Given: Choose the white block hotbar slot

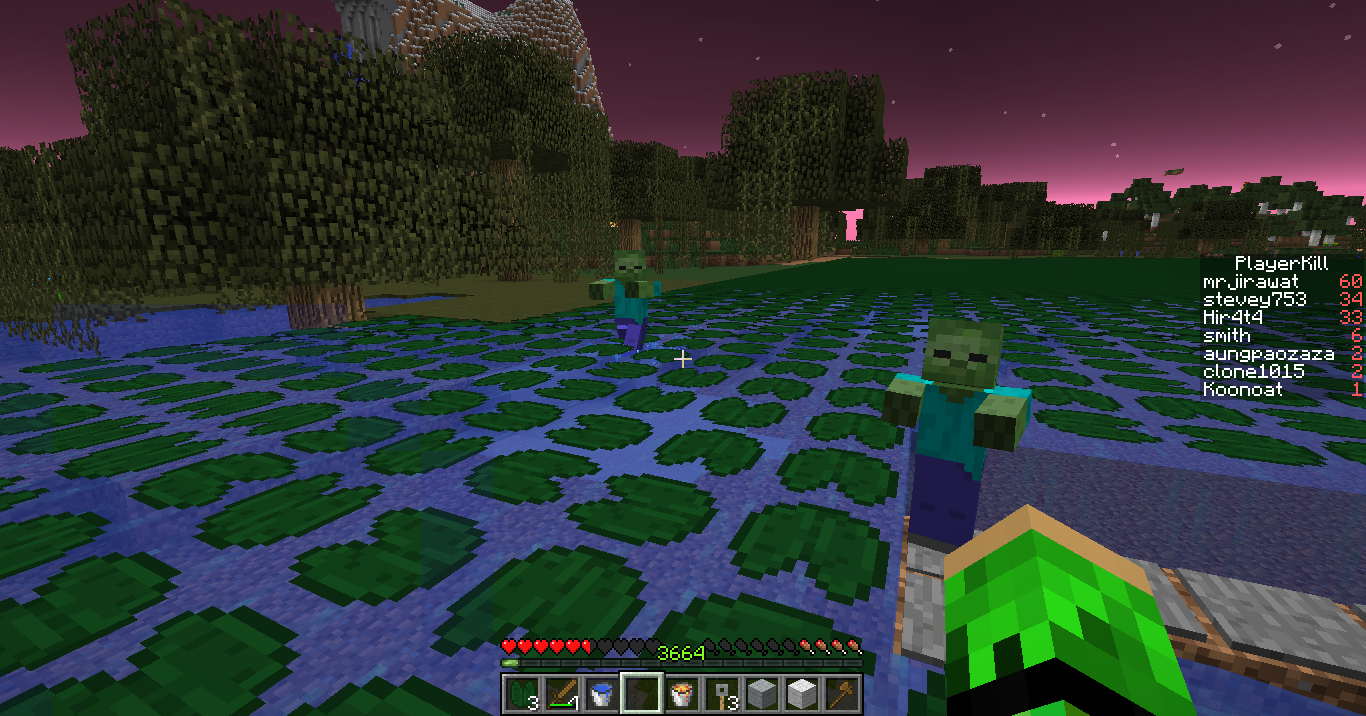Looking at the screenshot, I should tap(801, 692).
